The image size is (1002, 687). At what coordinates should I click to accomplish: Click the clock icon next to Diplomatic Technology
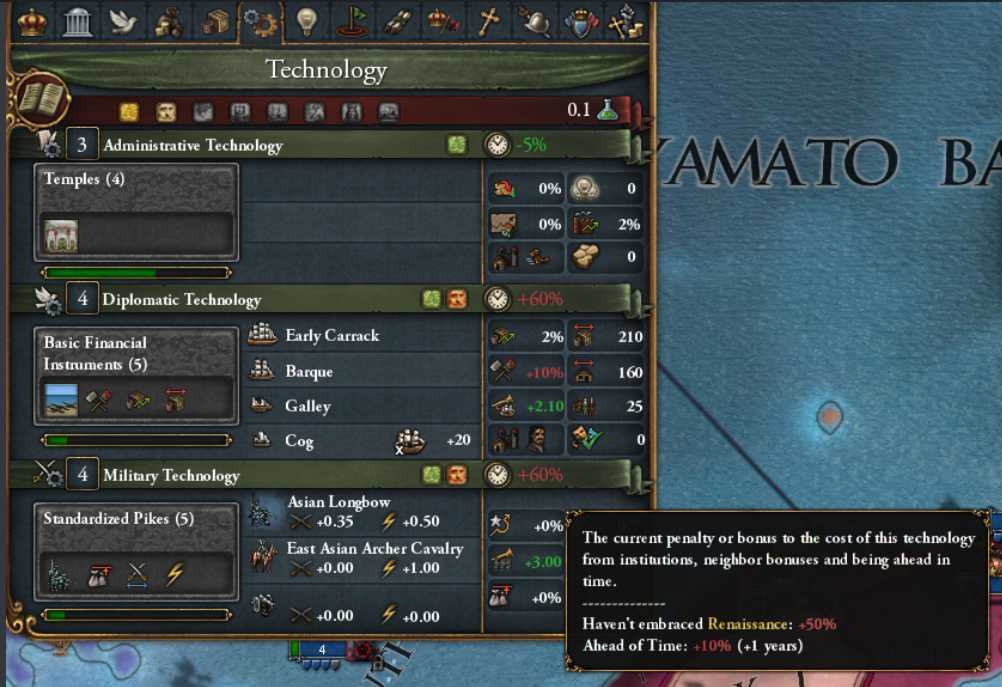pos(497,299)
